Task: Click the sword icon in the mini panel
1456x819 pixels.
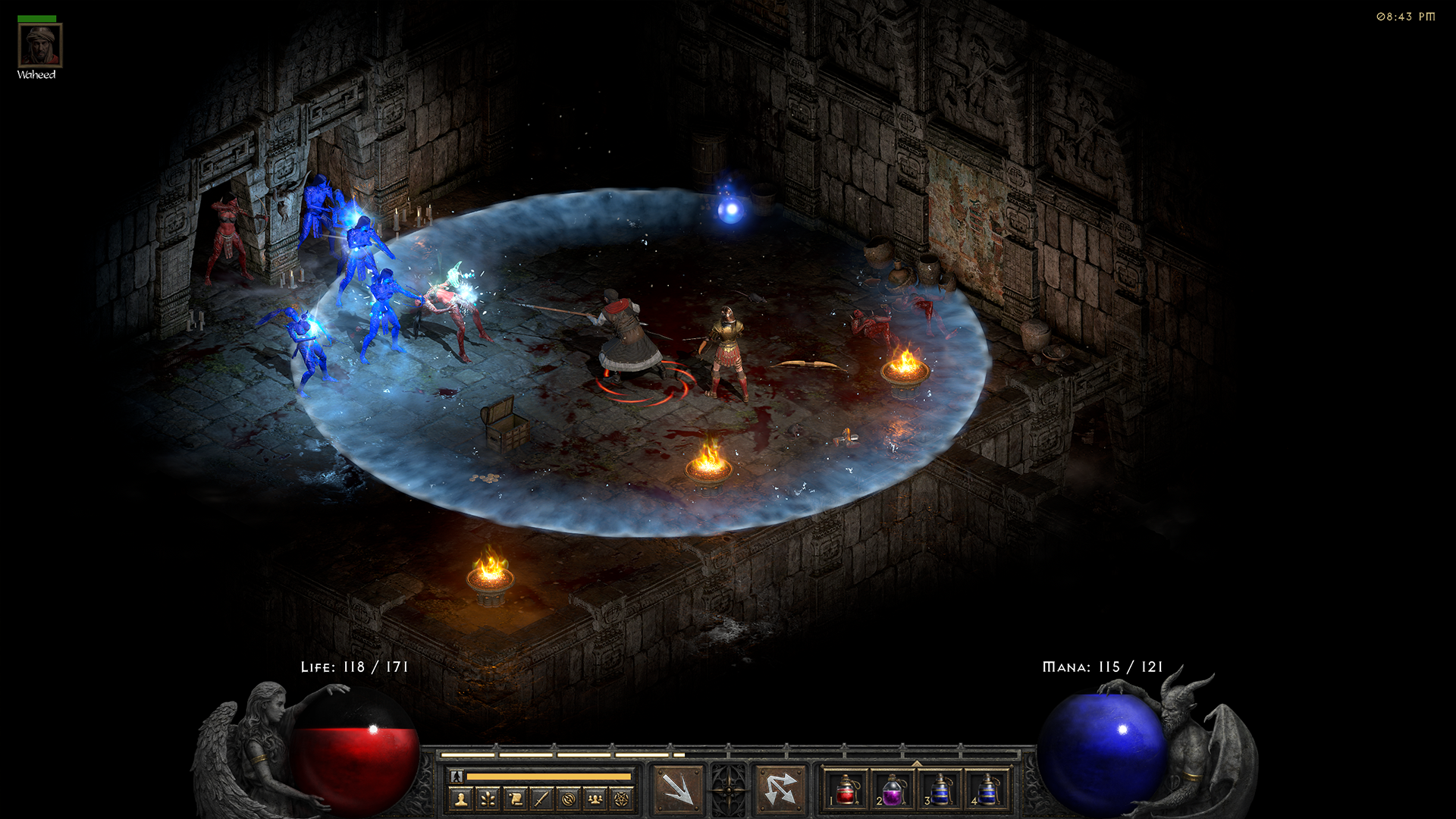Action: 542,799
